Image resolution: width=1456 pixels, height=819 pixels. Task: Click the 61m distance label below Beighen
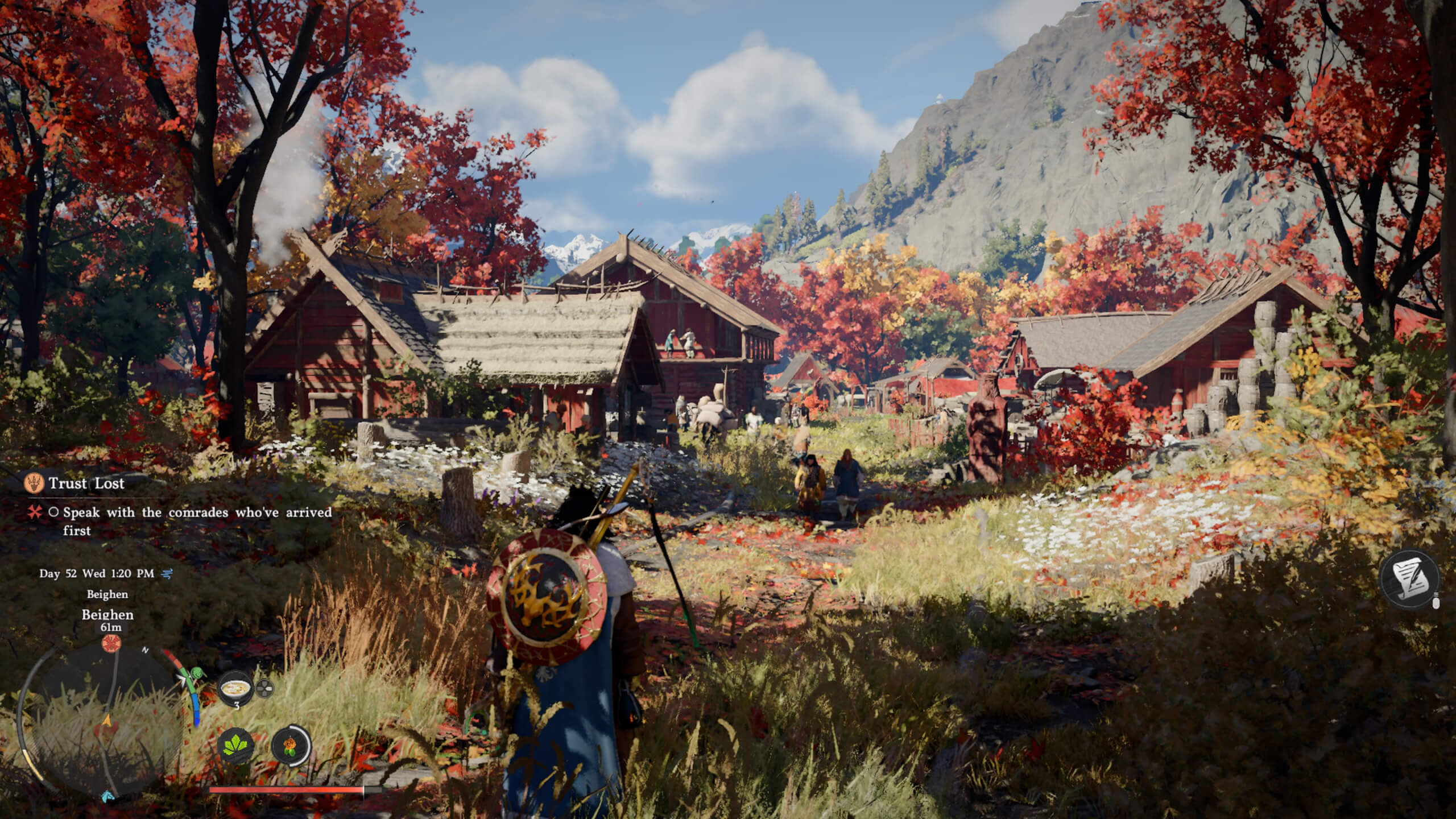[111, 628]
